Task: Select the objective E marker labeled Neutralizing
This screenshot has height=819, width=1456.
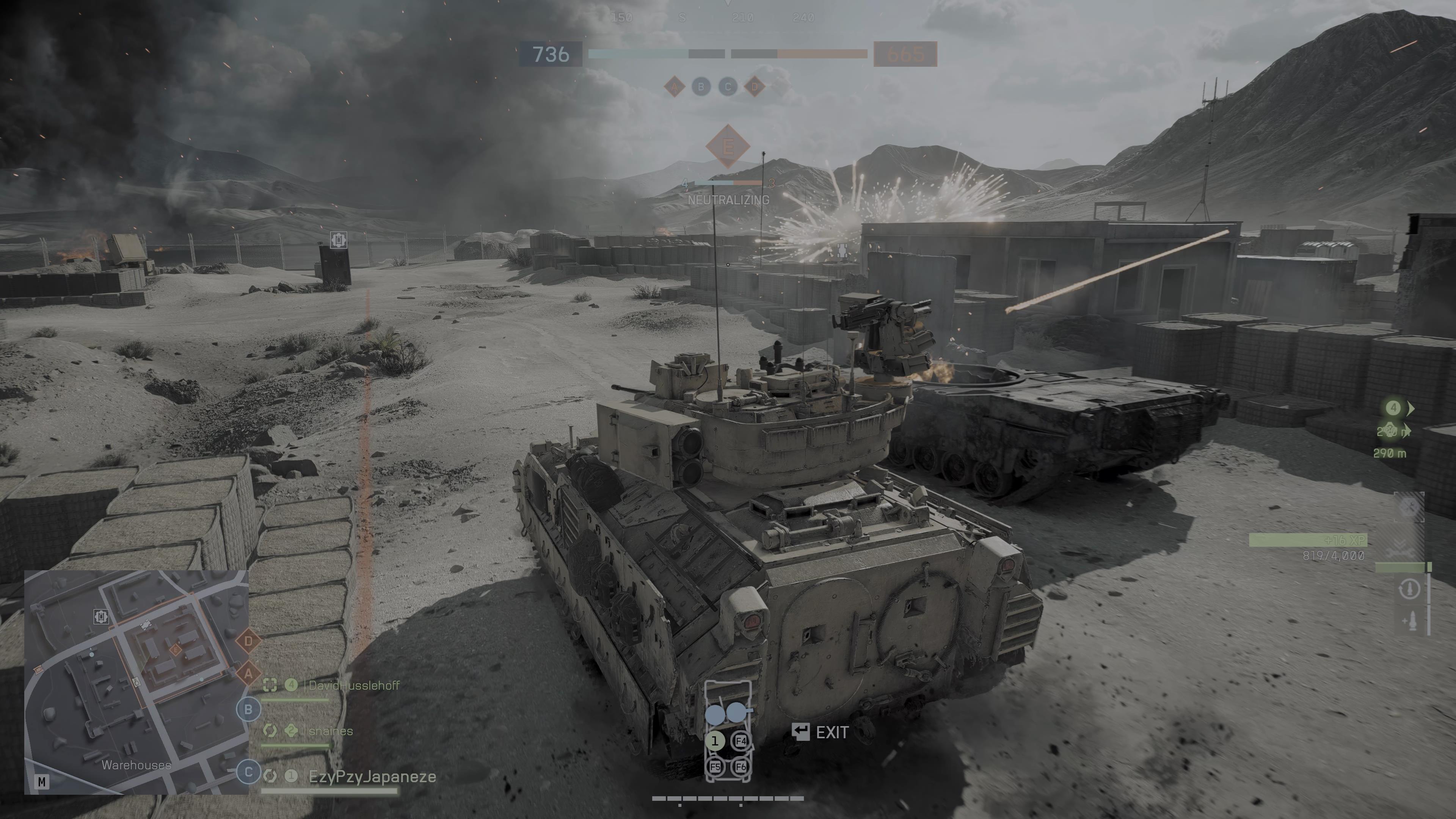Action: (x=728, y=147)
